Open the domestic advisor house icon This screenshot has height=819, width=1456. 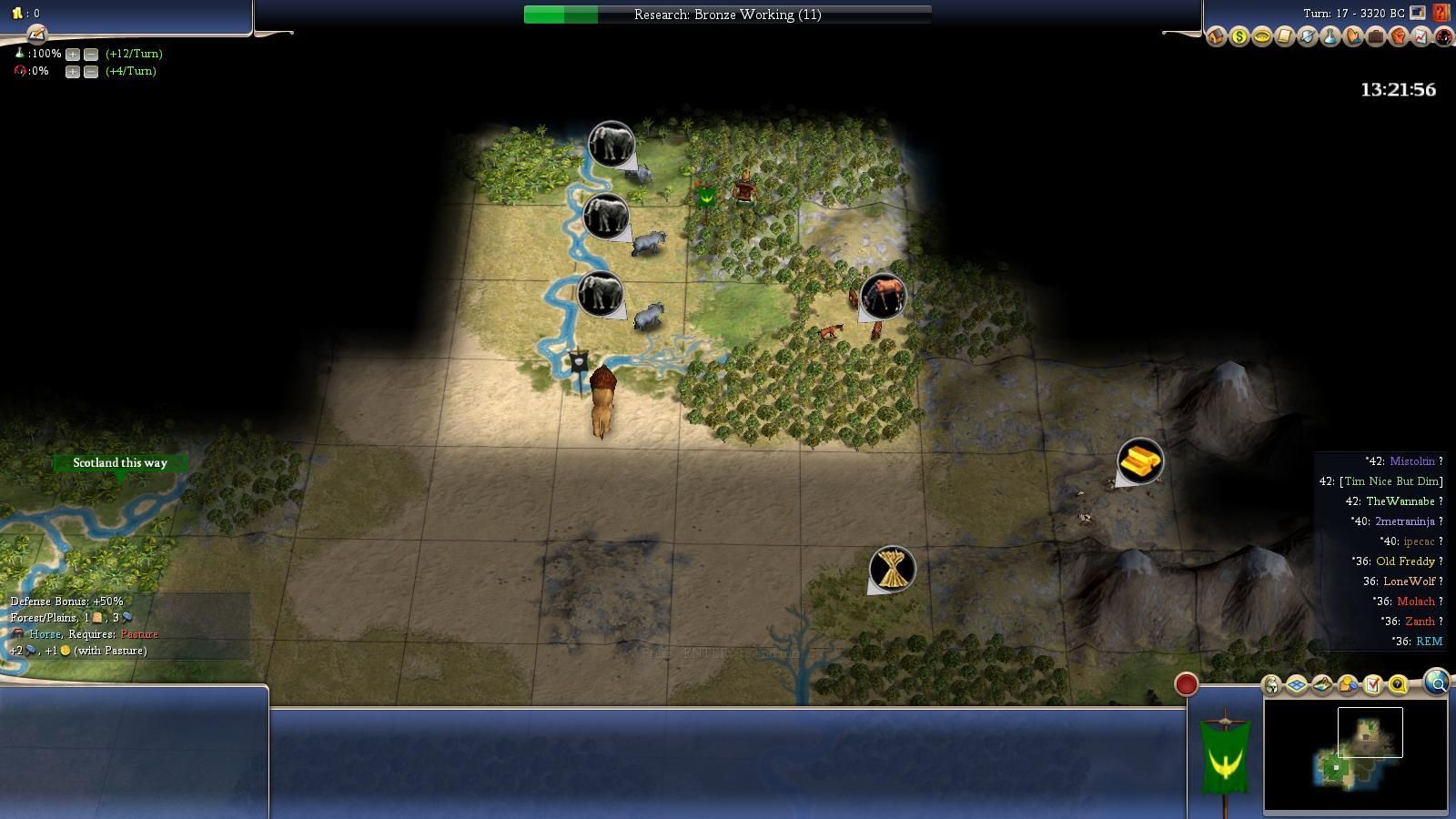click(x=1216, y=36)
